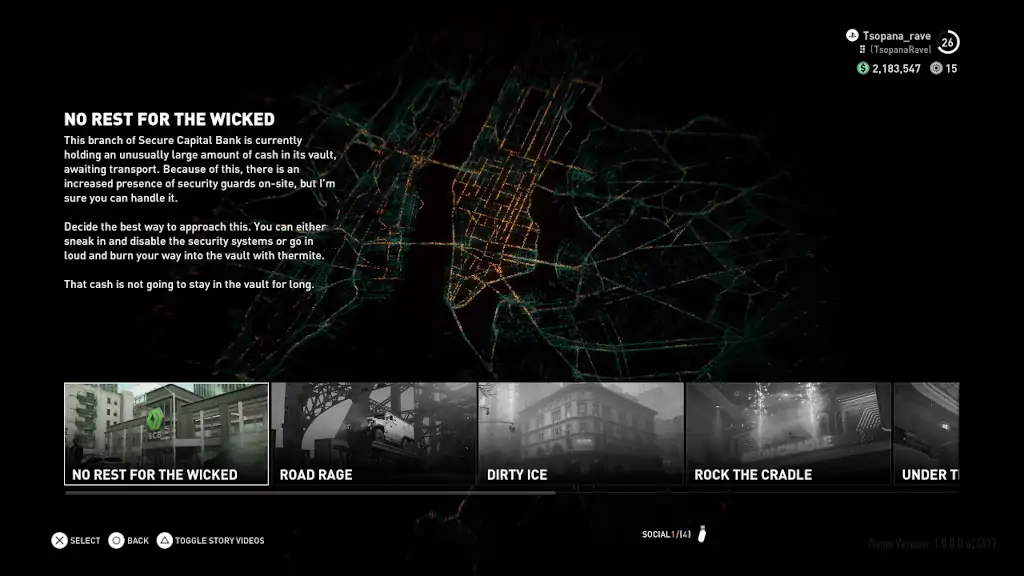The width and height of the screenshot is (1024, 576).
Task: Select the No Rest for the Wicked heist
Action: 166,434
